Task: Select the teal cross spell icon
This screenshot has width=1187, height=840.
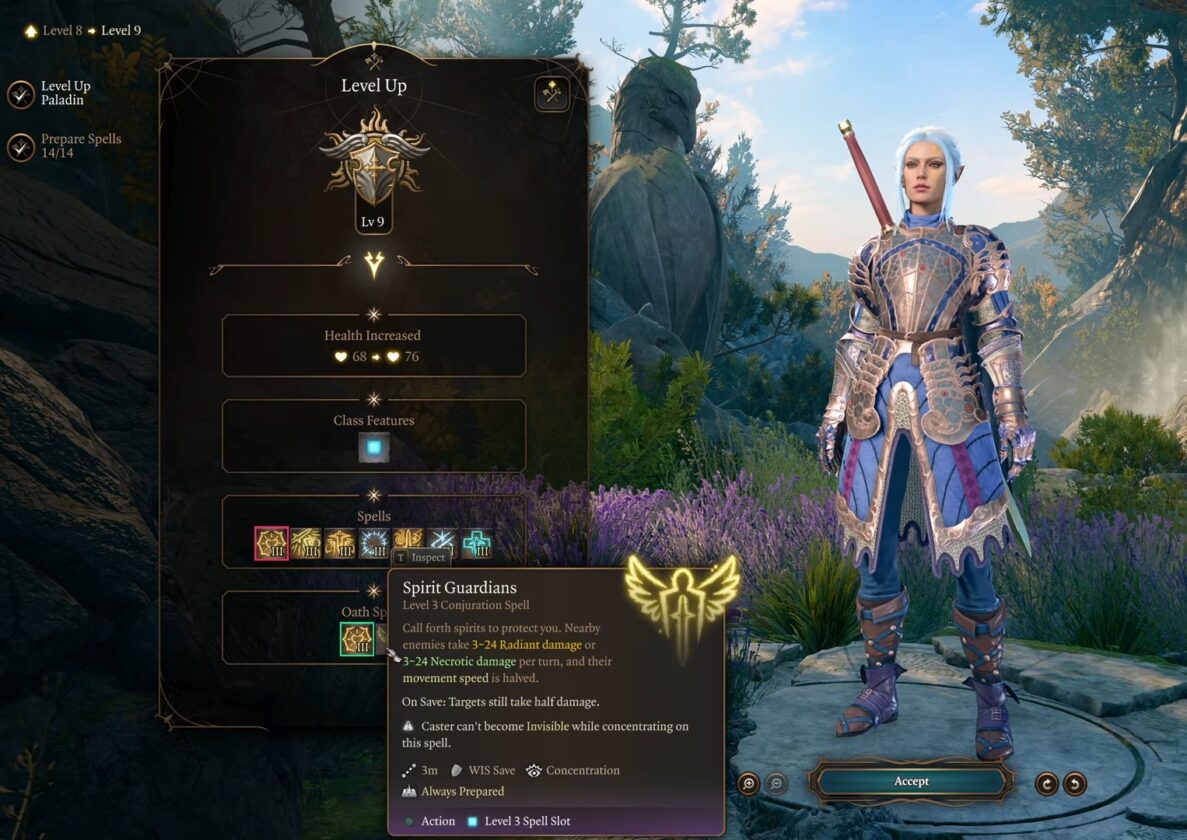Action: click(476, 543)
